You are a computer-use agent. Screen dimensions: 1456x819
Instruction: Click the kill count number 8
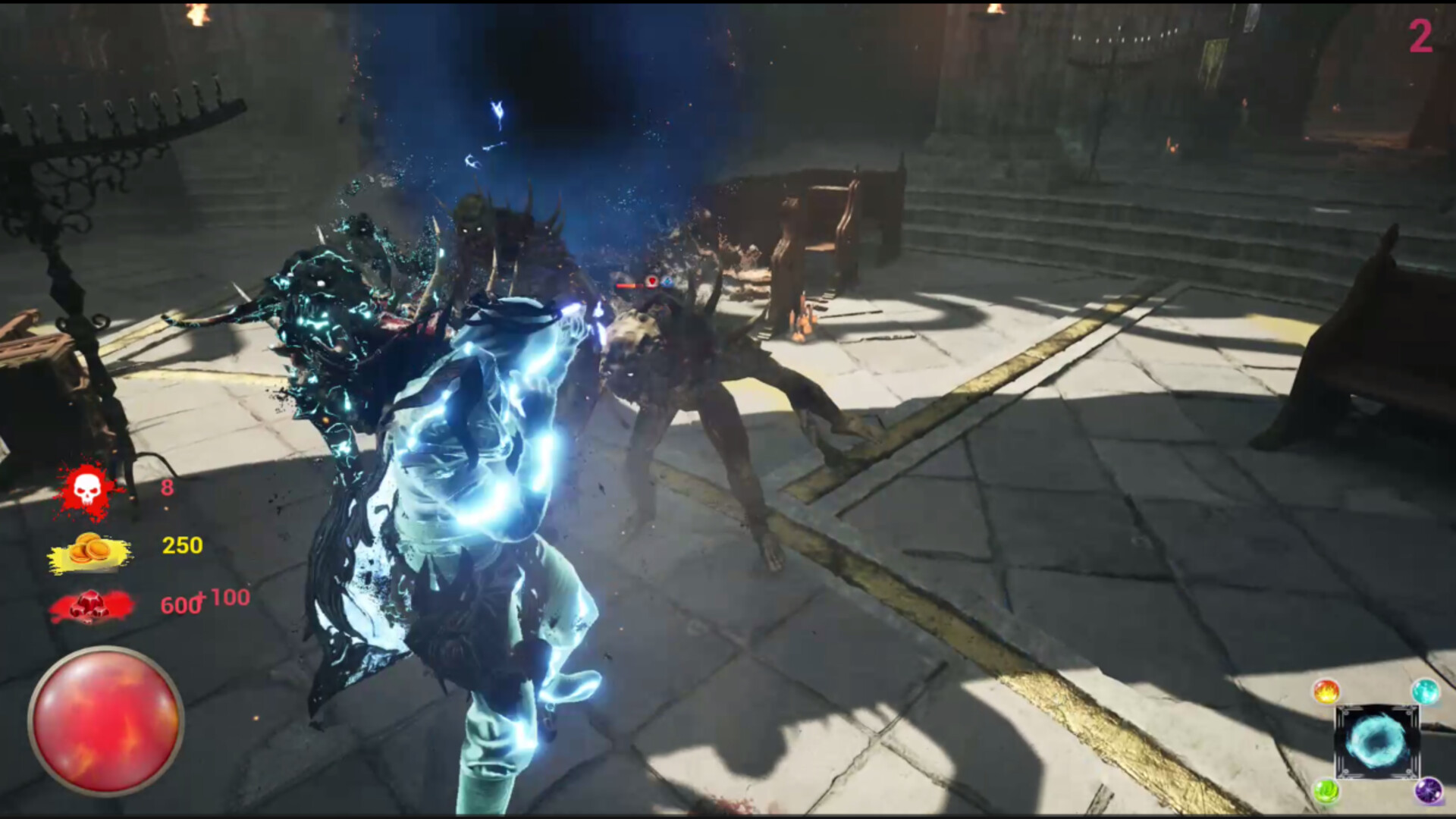pyautogui.click(x=168, y=488)
